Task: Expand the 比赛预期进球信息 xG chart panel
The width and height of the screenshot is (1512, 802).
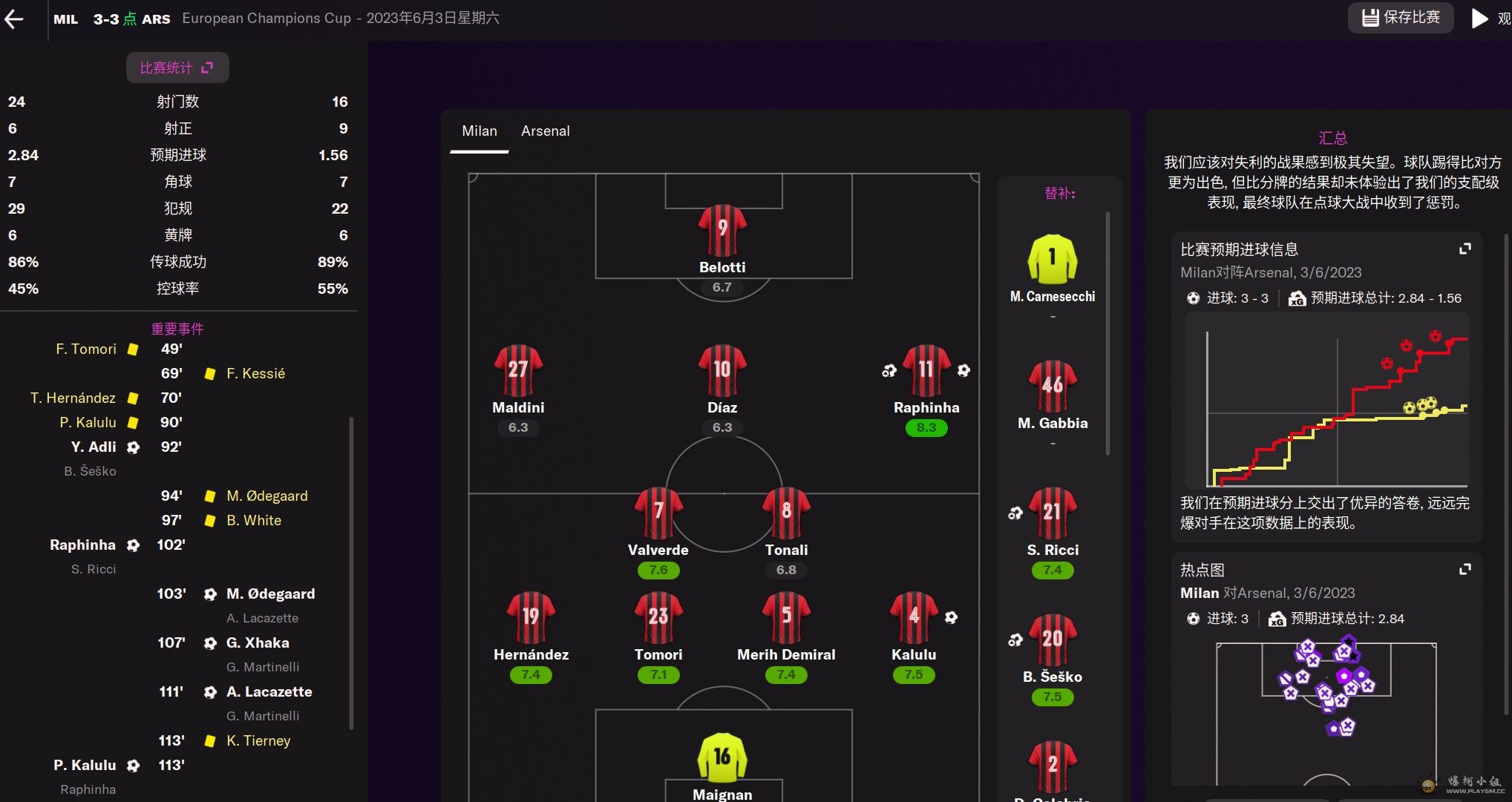Action: [x=1464, y=249]
